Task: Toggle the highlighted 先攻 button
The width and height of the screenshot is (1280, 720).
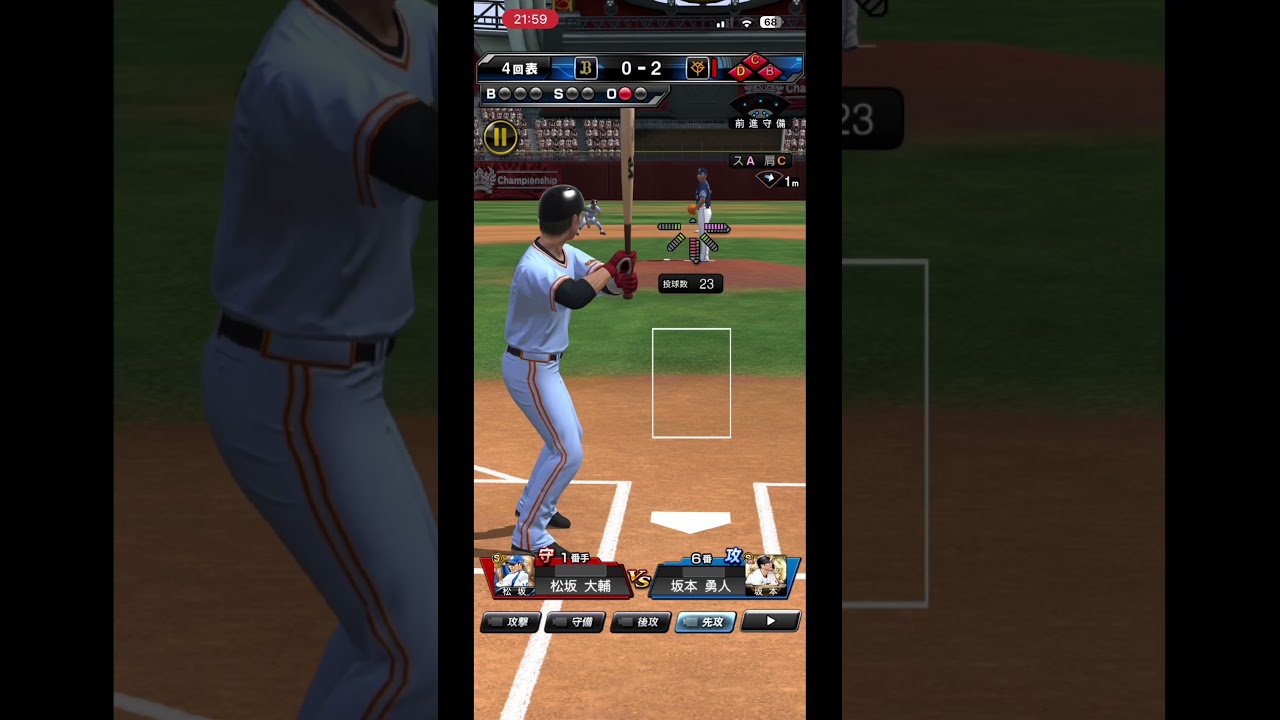Action: coord(705,622)
